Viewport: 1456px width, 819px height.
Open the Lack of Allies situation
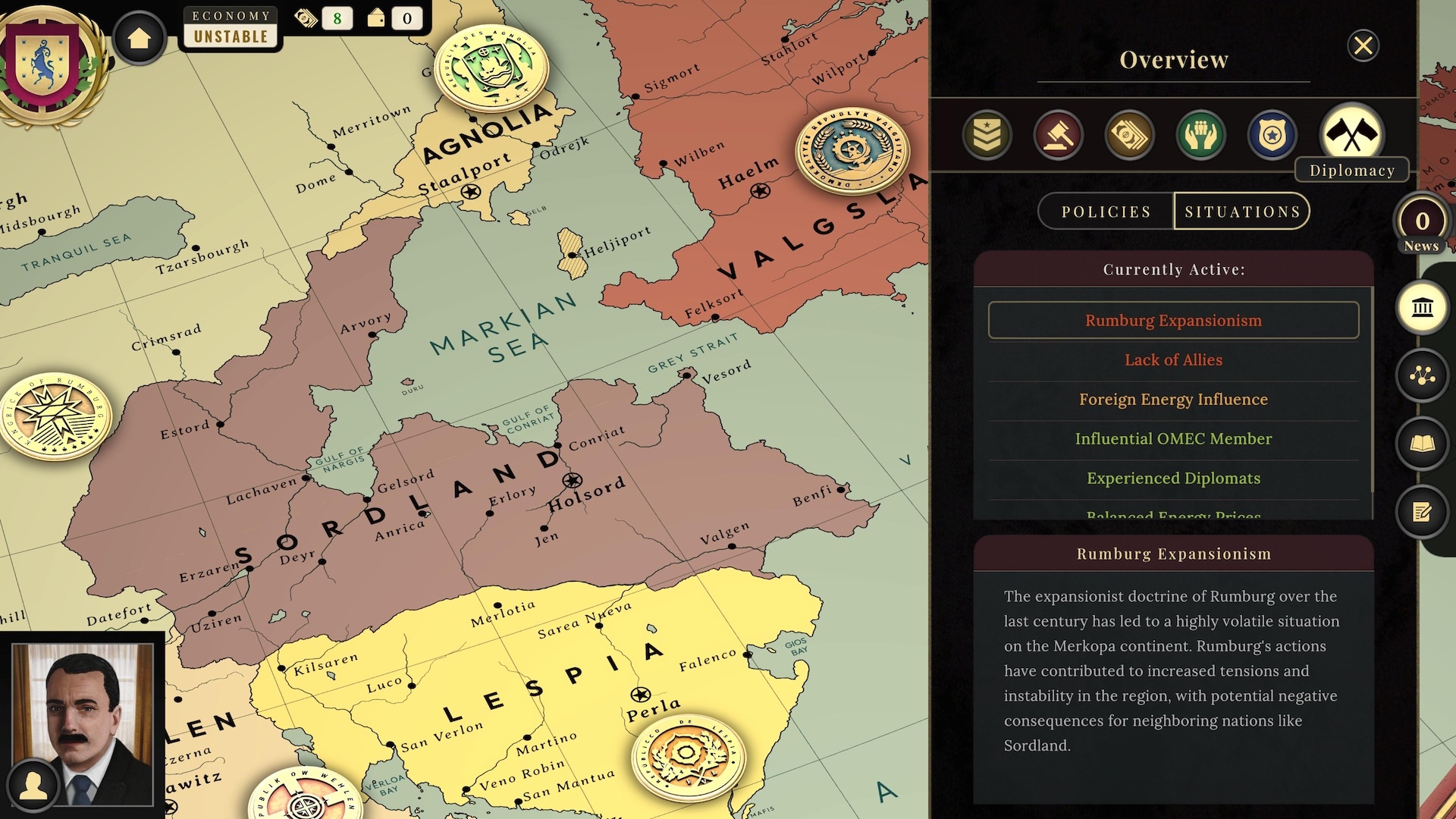click(1172, 360)
